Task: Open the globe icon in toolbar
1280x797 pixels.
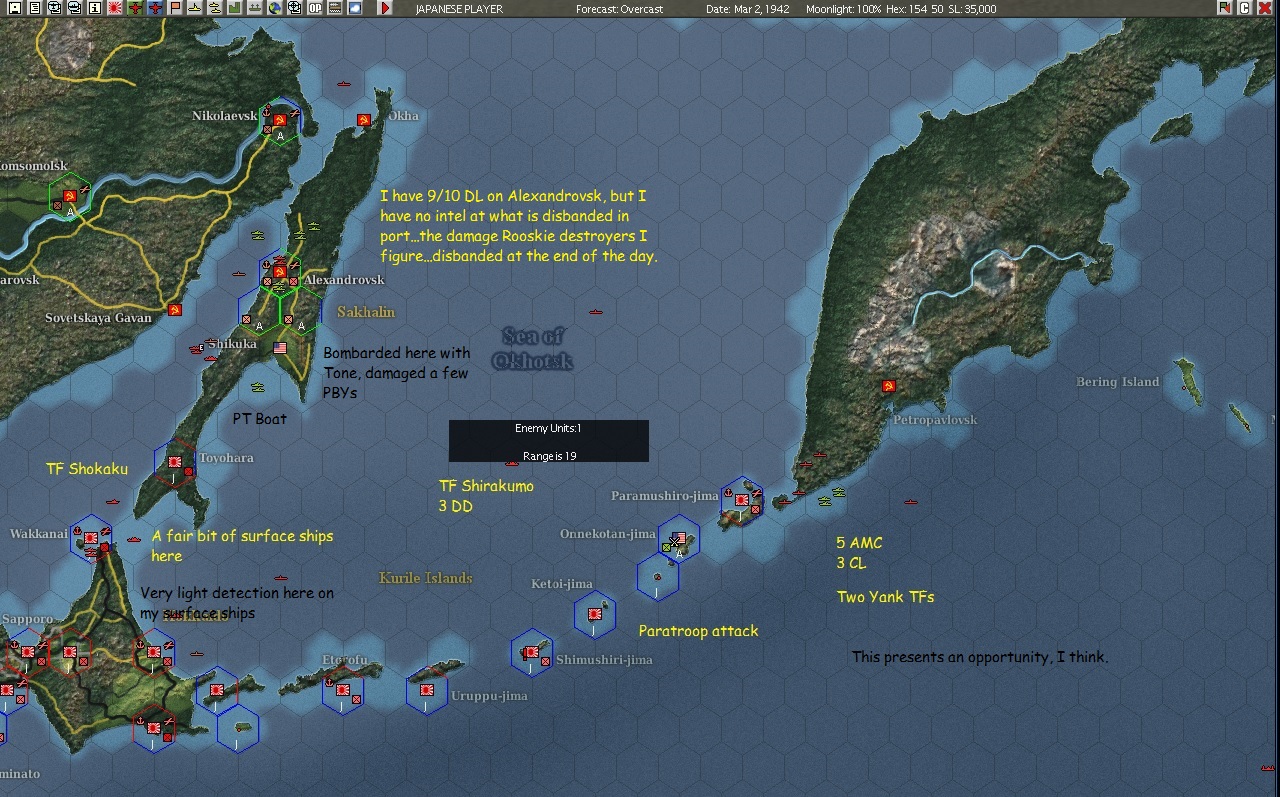Action: pyautogui.click(x=275, y=8)
